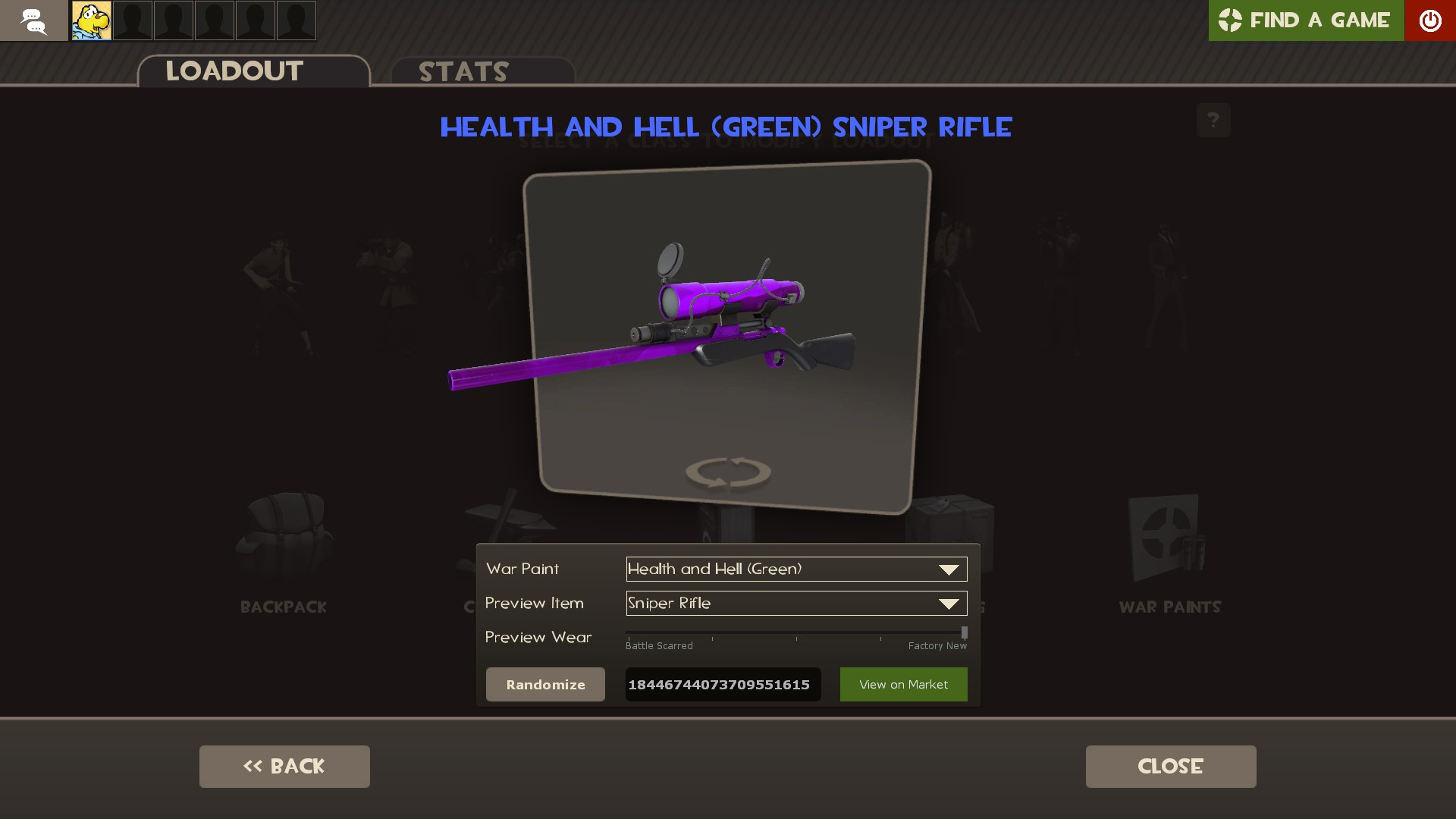Switch to the STATS tab

[463, 71]
